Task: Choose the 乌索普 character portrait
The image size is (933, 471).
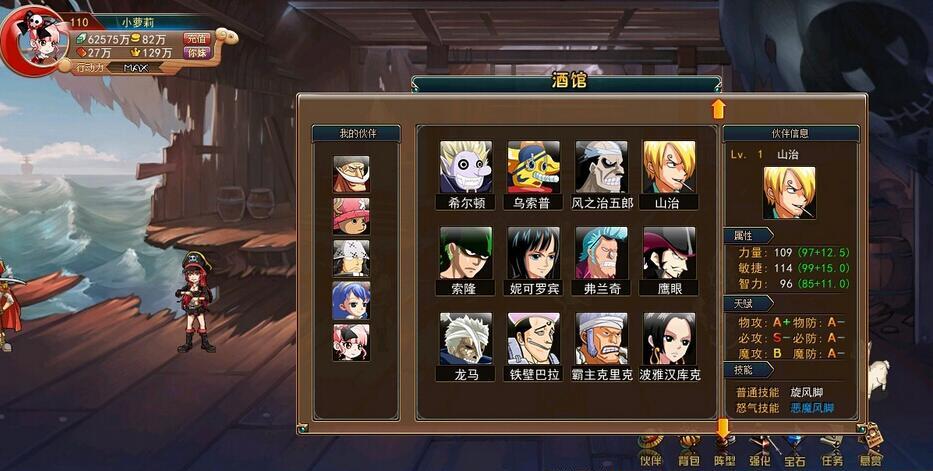Action: pyautogui.click(x=533, y=166)
